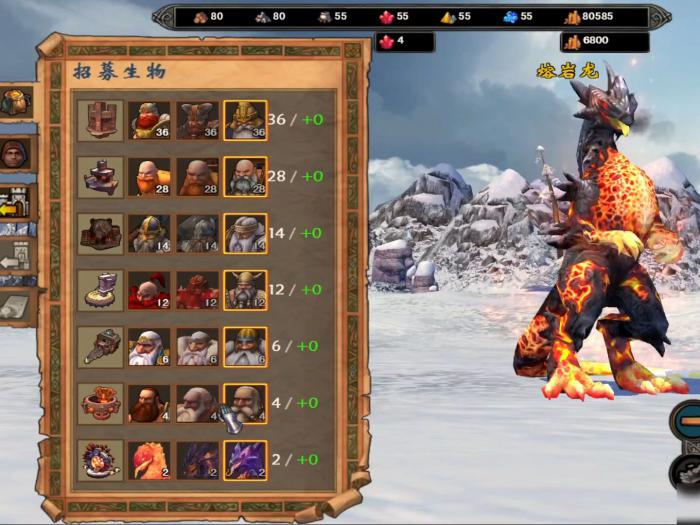Choose the dwelling icon in the 14-creature row
700x525 pixels.
point(101,233)
